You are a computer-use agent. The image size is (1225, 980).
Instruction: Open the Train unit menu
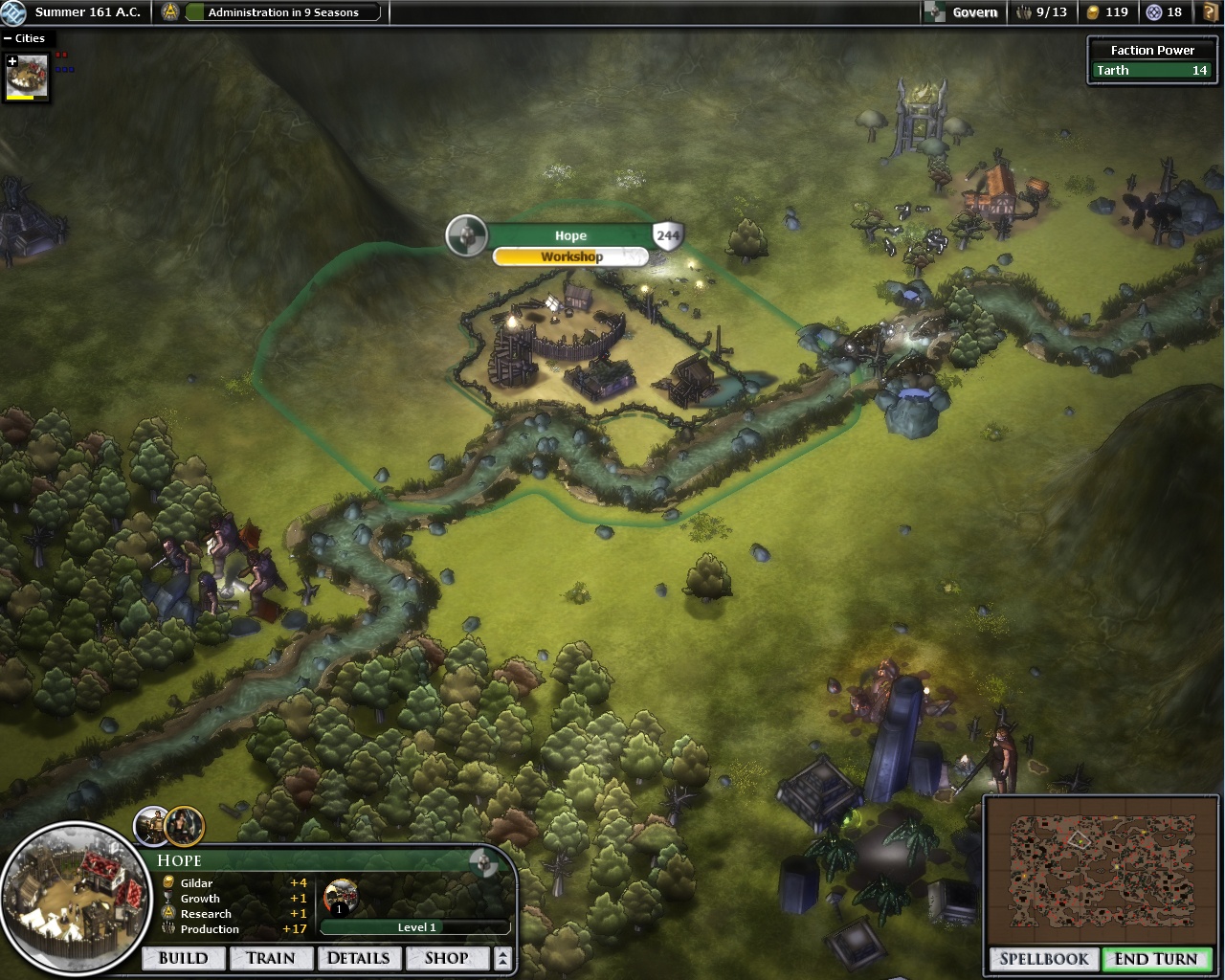tap(271, 958)
